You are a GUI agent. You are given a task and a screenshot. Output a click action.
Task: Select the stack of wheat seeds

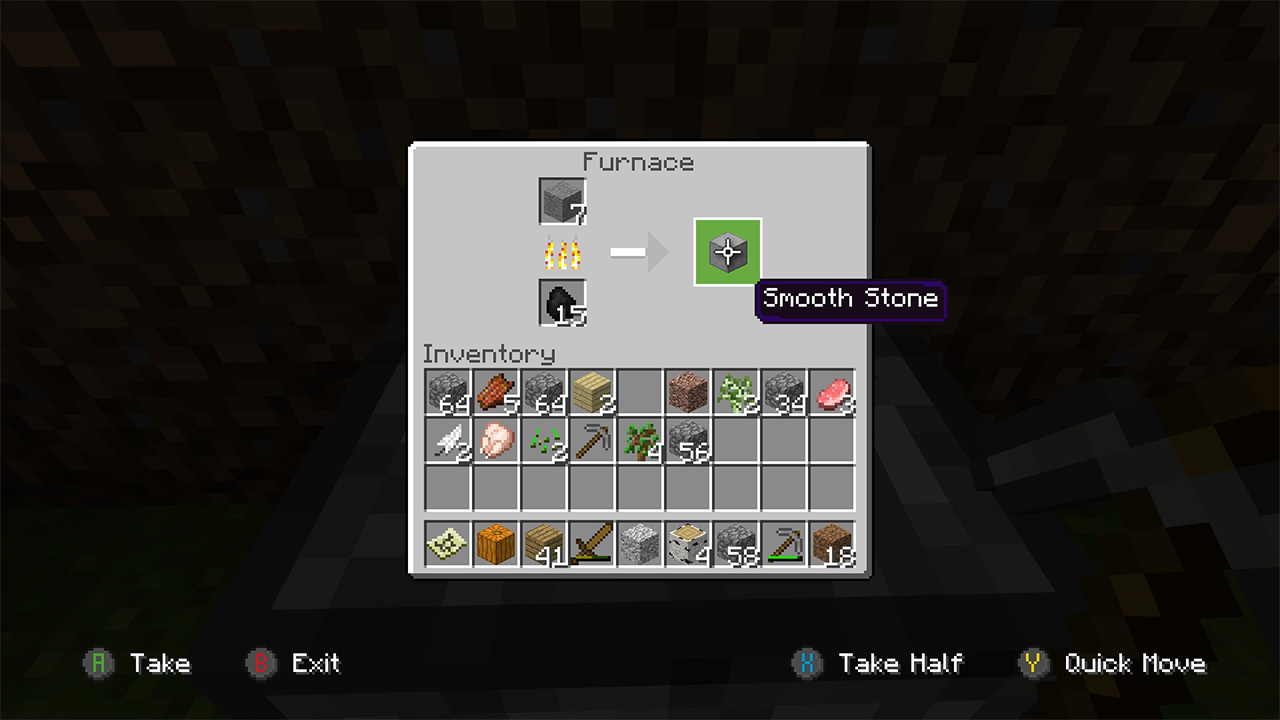543,443
